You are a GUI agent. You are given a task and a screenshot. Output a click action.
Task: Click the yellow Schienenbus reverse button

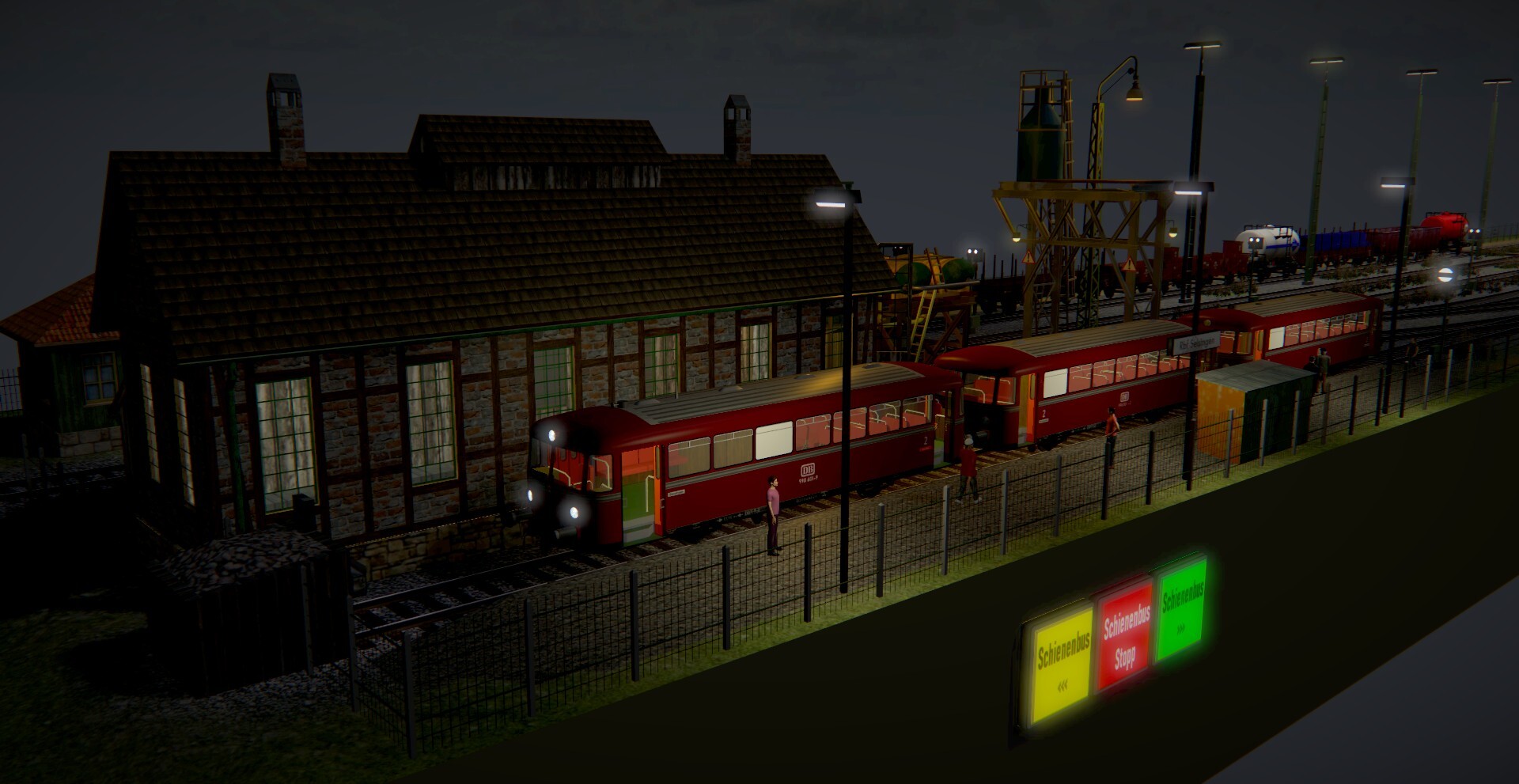tap(1063, 663)
